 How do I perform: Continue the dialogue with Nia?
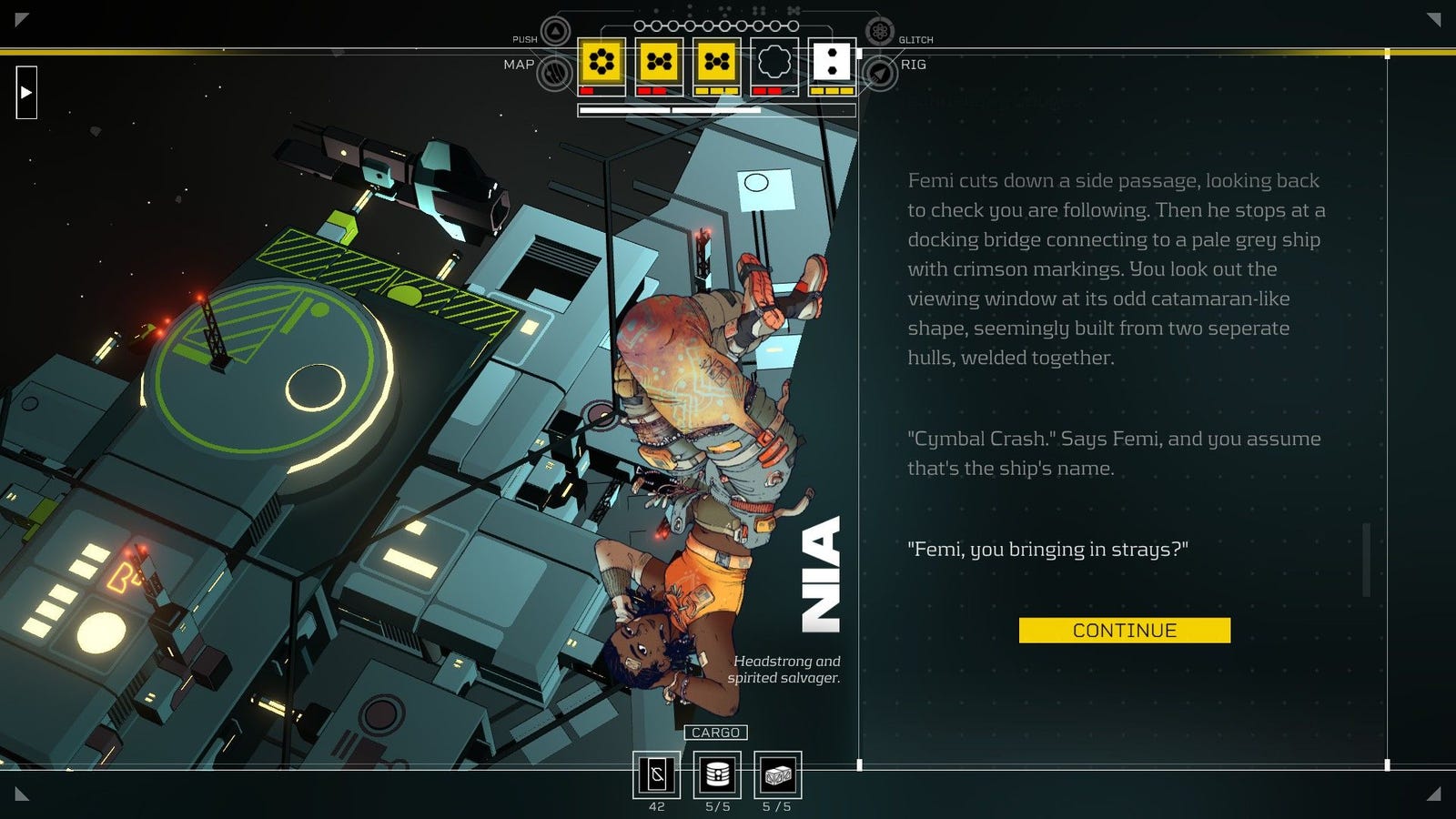(x=1124, y=631)
